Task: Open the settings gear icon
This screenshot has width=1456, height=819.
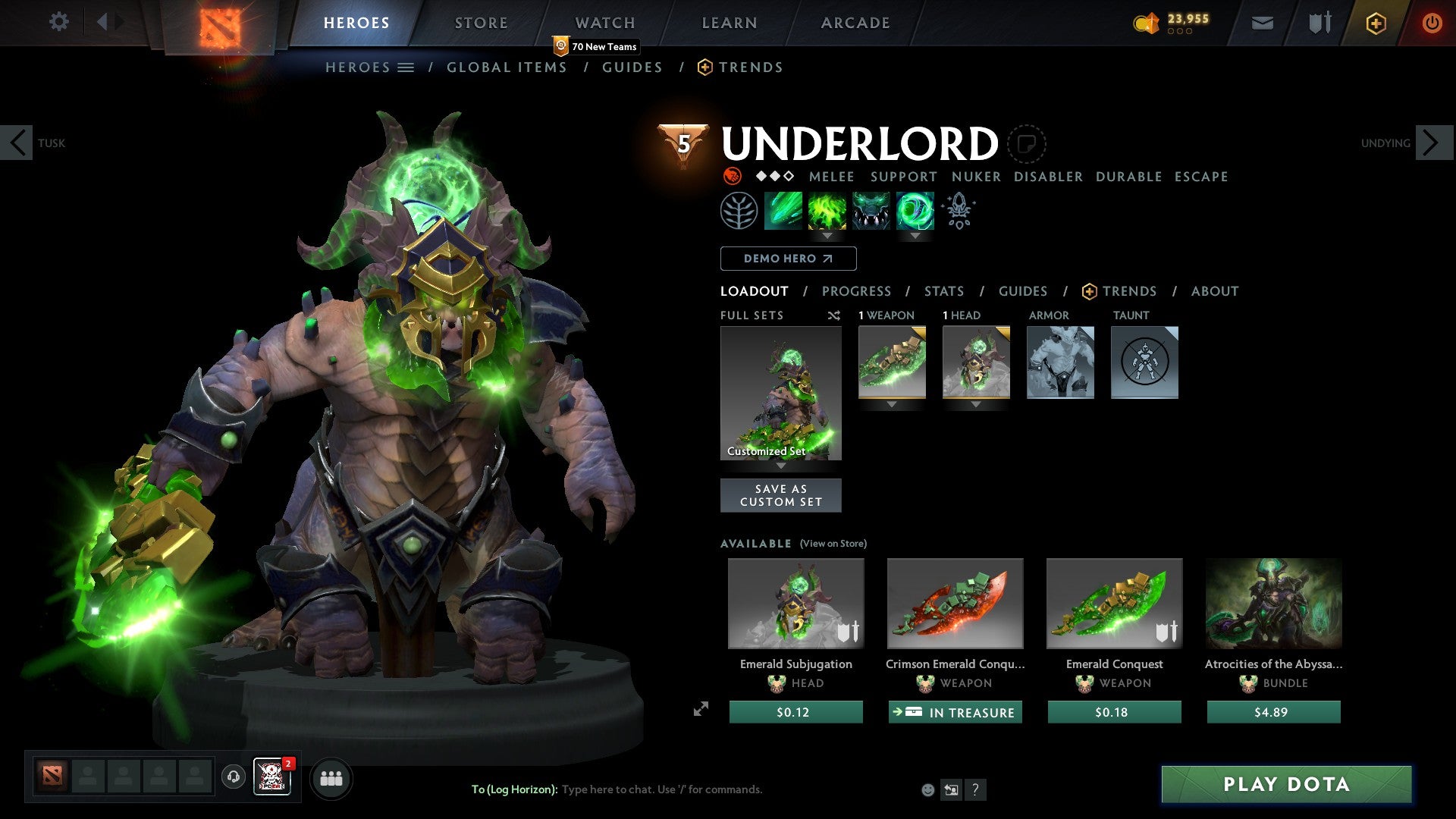Action: coord(59,22)
